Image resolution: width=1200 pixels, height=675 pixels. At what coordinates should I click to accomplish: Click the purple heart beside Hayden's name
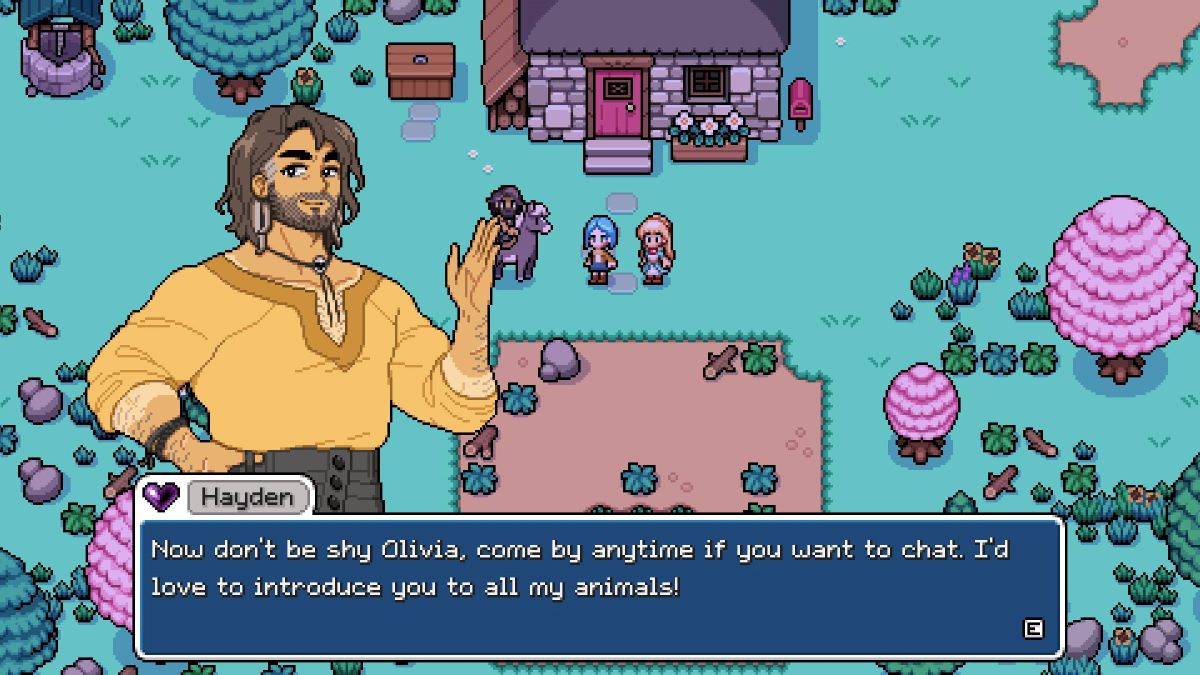click(160, 495)
